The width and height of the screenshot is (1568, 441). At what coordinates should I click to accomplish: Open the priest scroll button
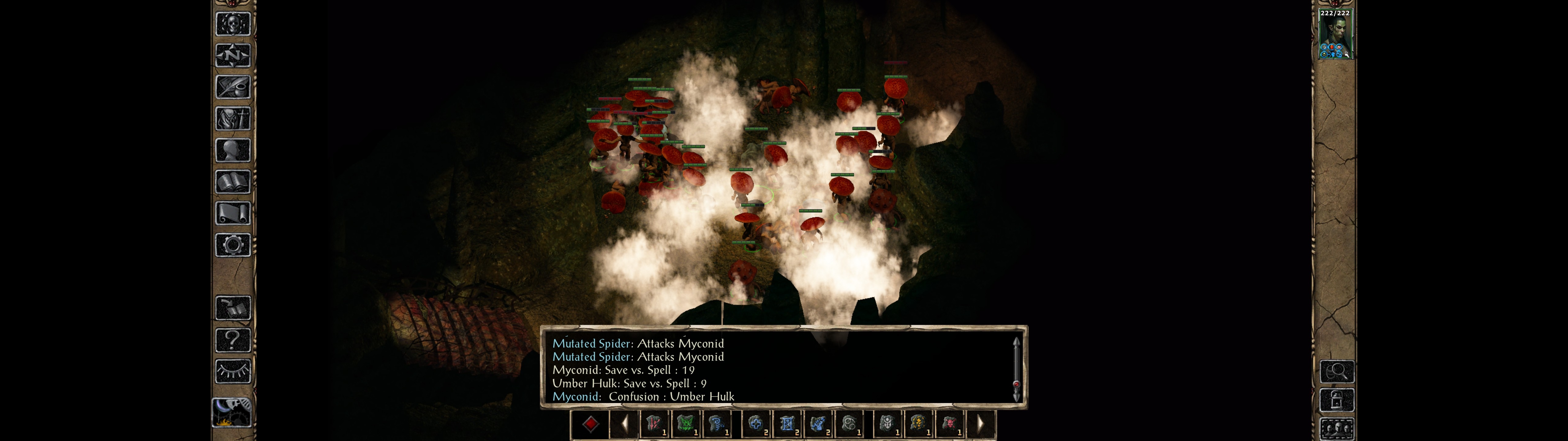[x=232, y=213]
